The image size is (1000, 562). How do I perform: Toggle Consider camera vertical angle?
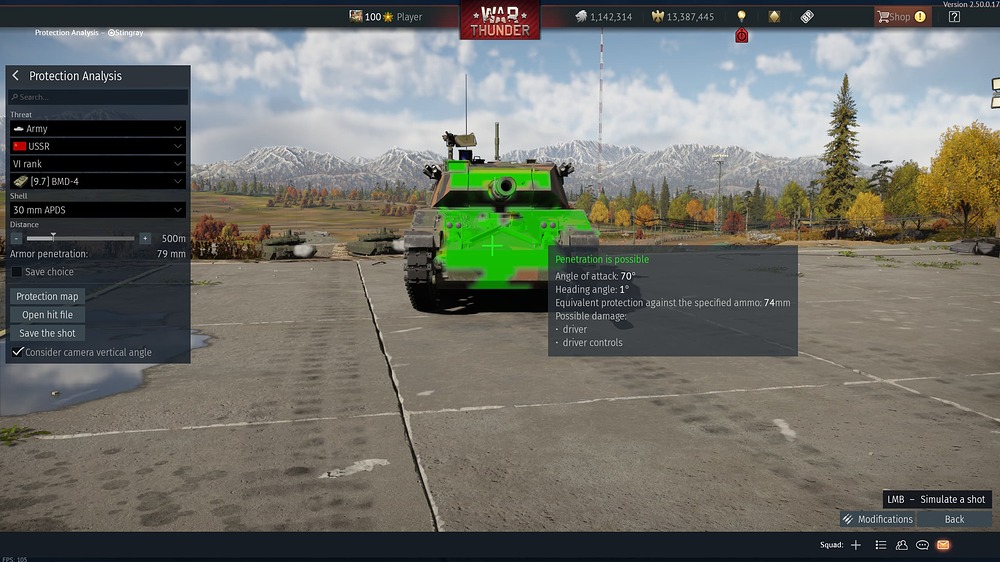coord(17,352)
